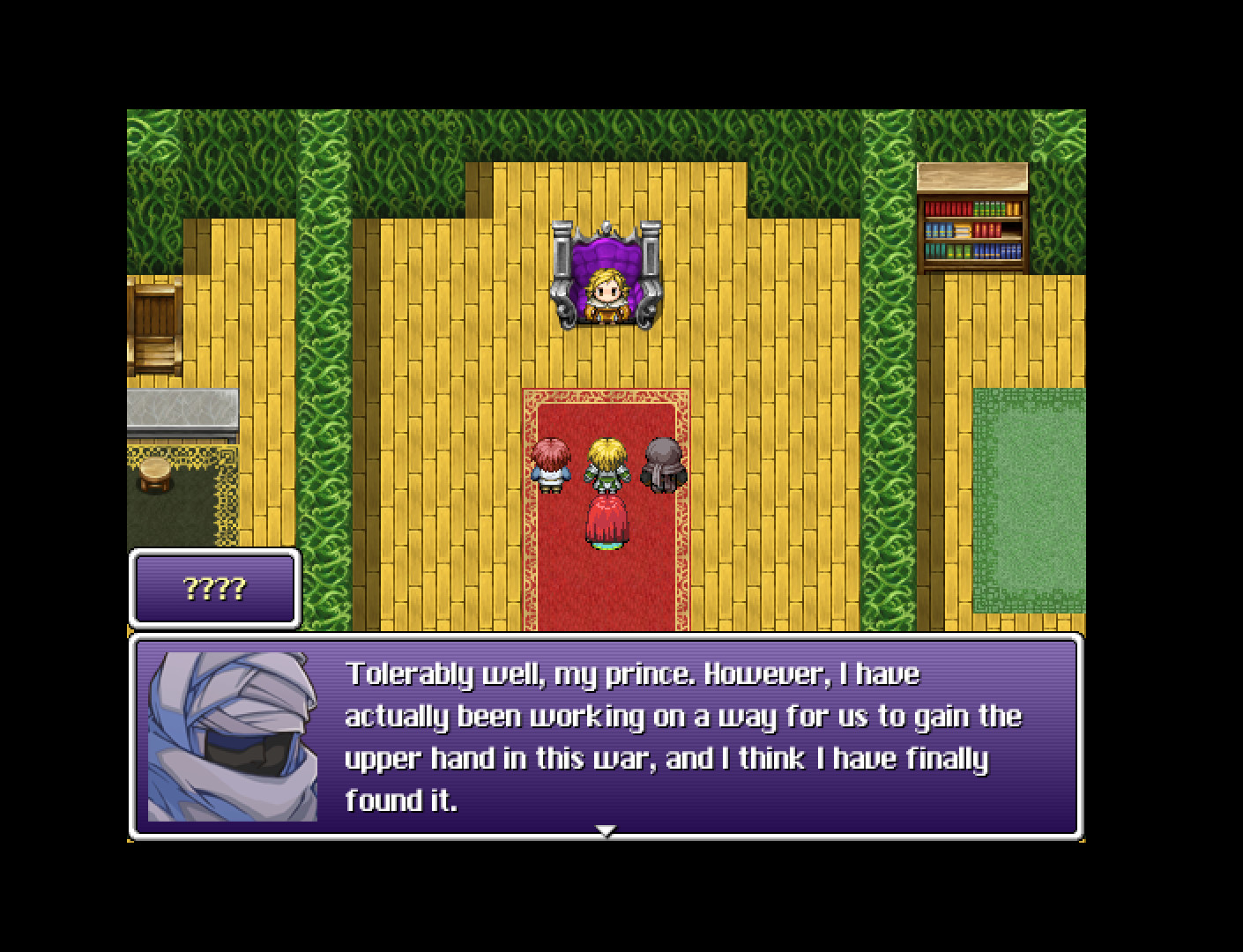The width and height of the screenshot is (1243, 952).
Task: Click the top row of books on the shelf
Action: point(971,208)
